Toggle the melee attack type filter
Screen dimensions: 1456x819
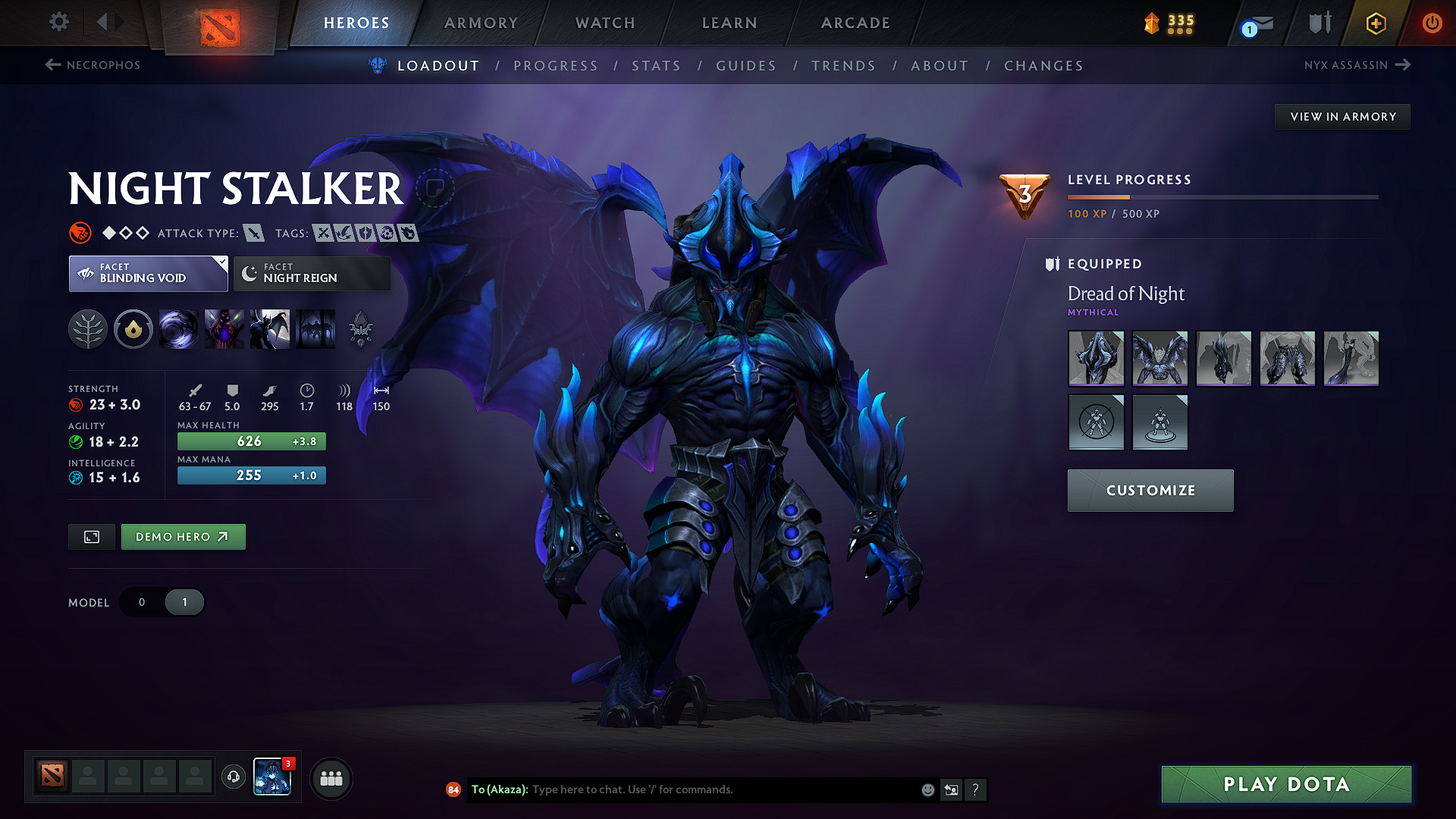tap(256, 233)
